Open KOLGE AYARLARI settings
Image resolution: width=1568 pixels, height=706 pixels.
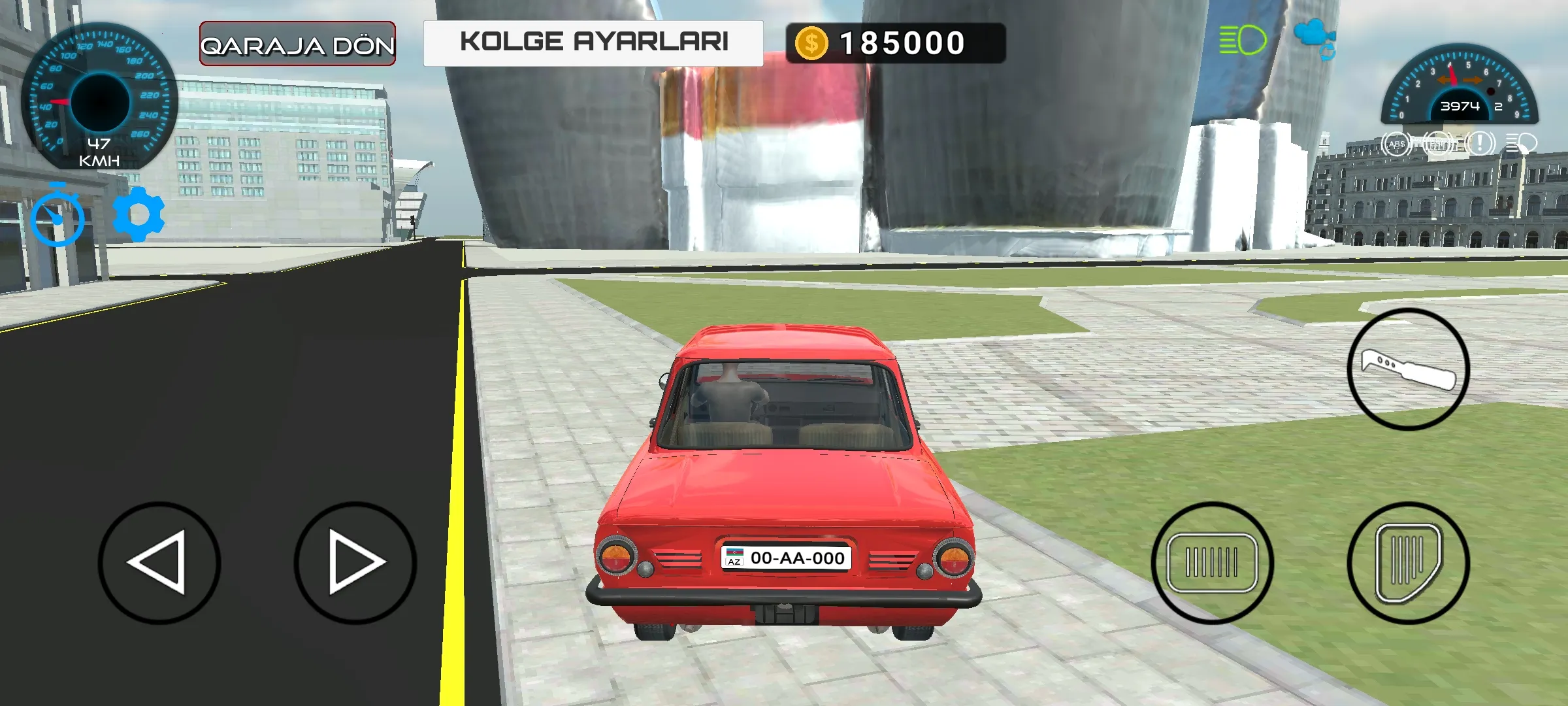(596, 42)
